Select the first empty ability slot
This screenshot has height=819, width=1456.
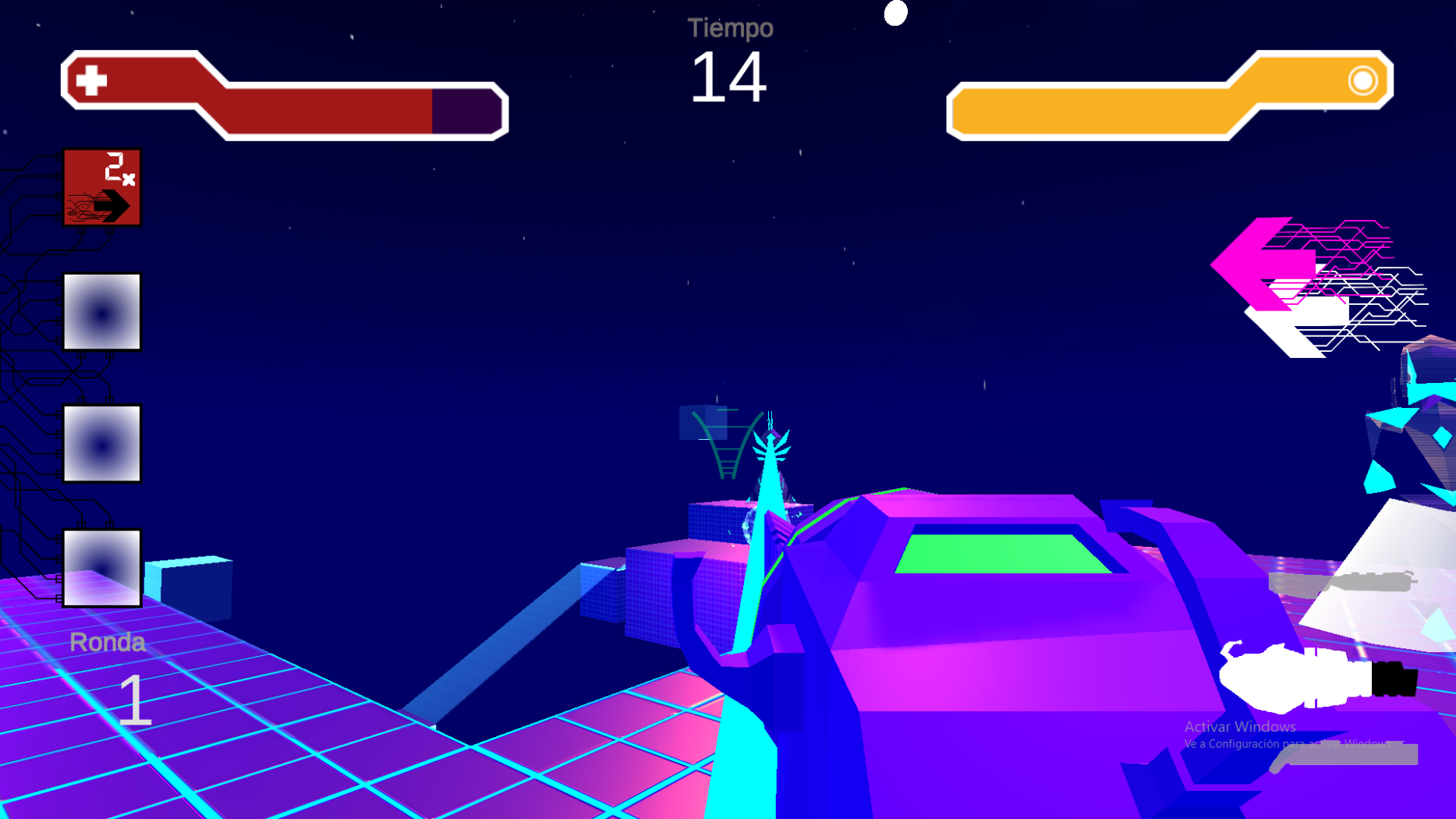click(101, 312)
